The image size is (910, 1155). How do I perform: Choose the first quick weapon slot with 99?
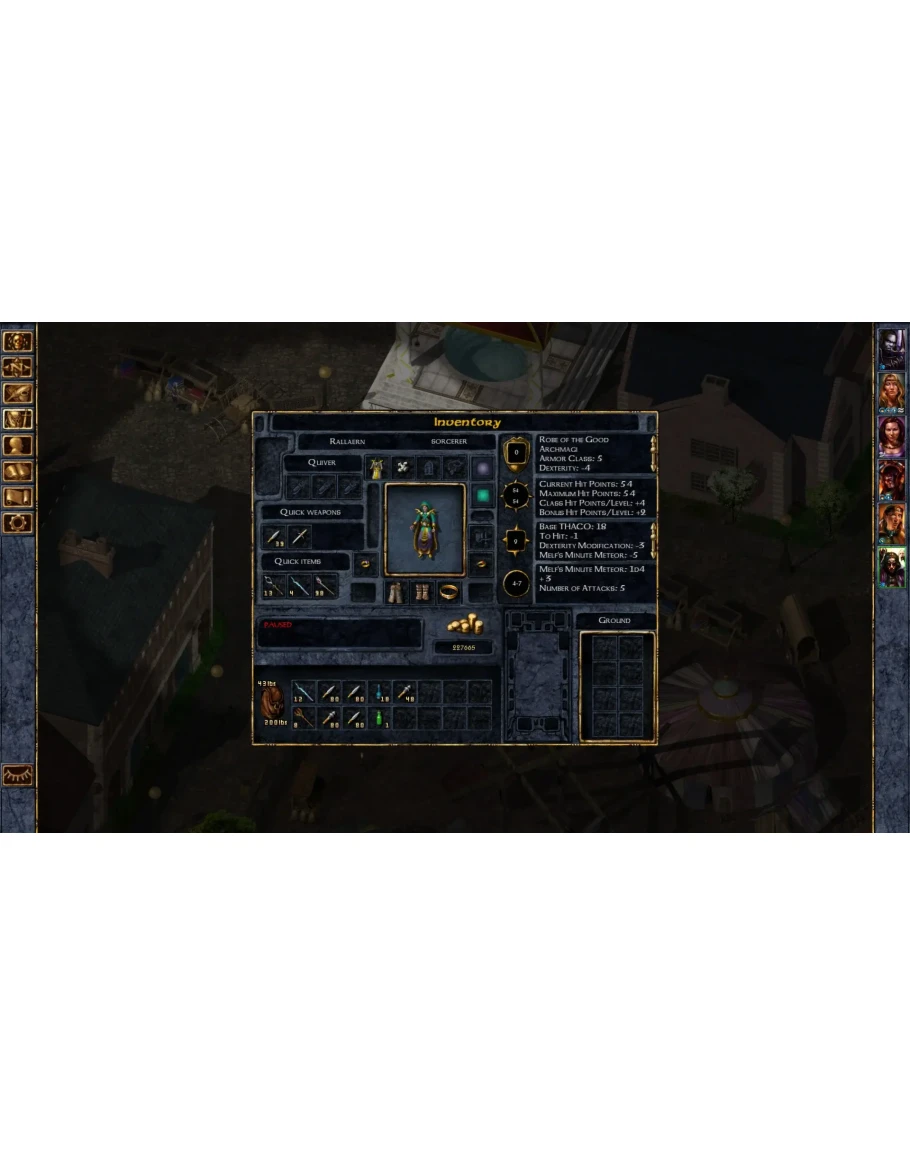[x=274, y=538]
